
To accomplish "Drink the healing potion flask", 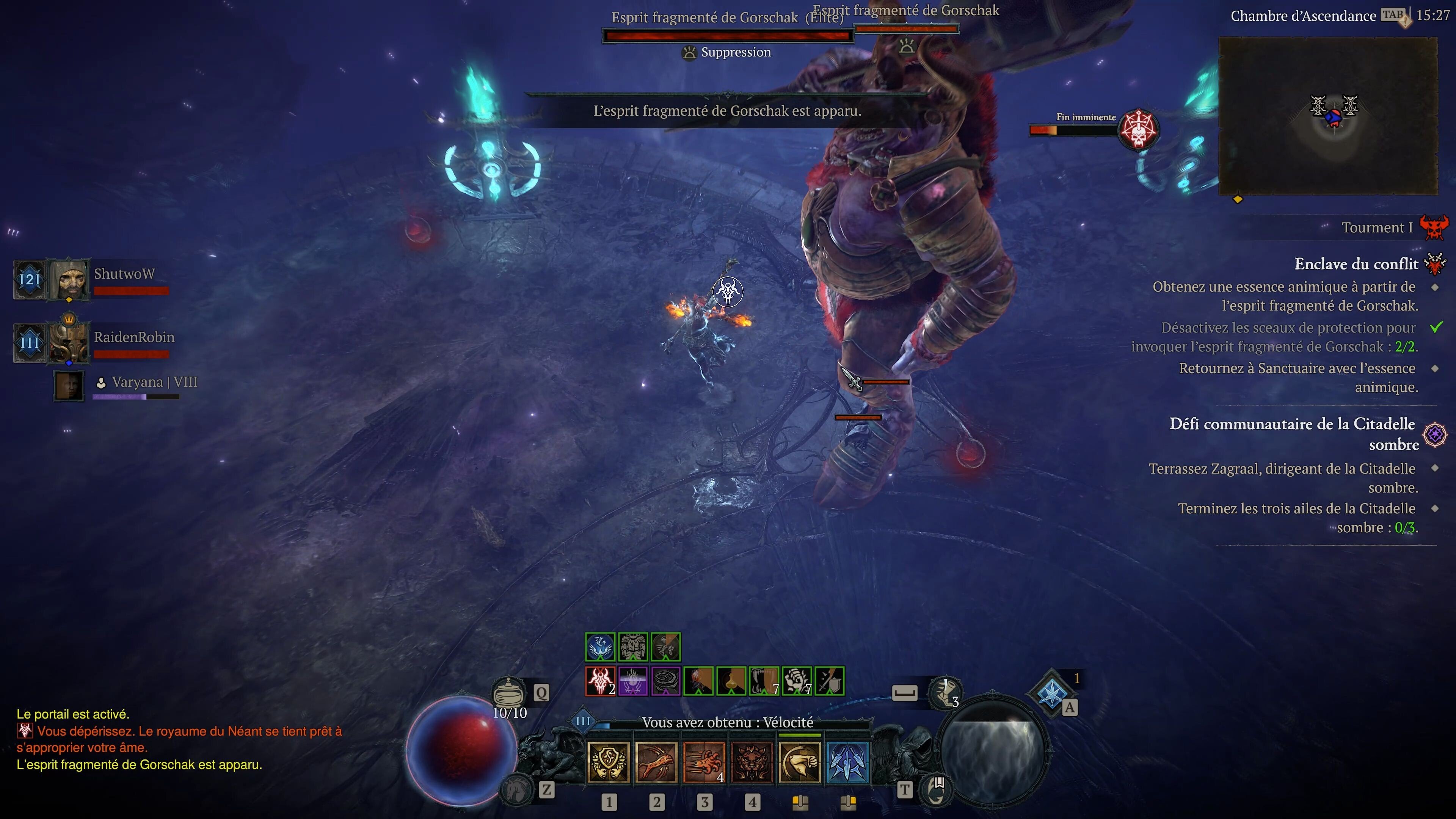I will point(508,692).
